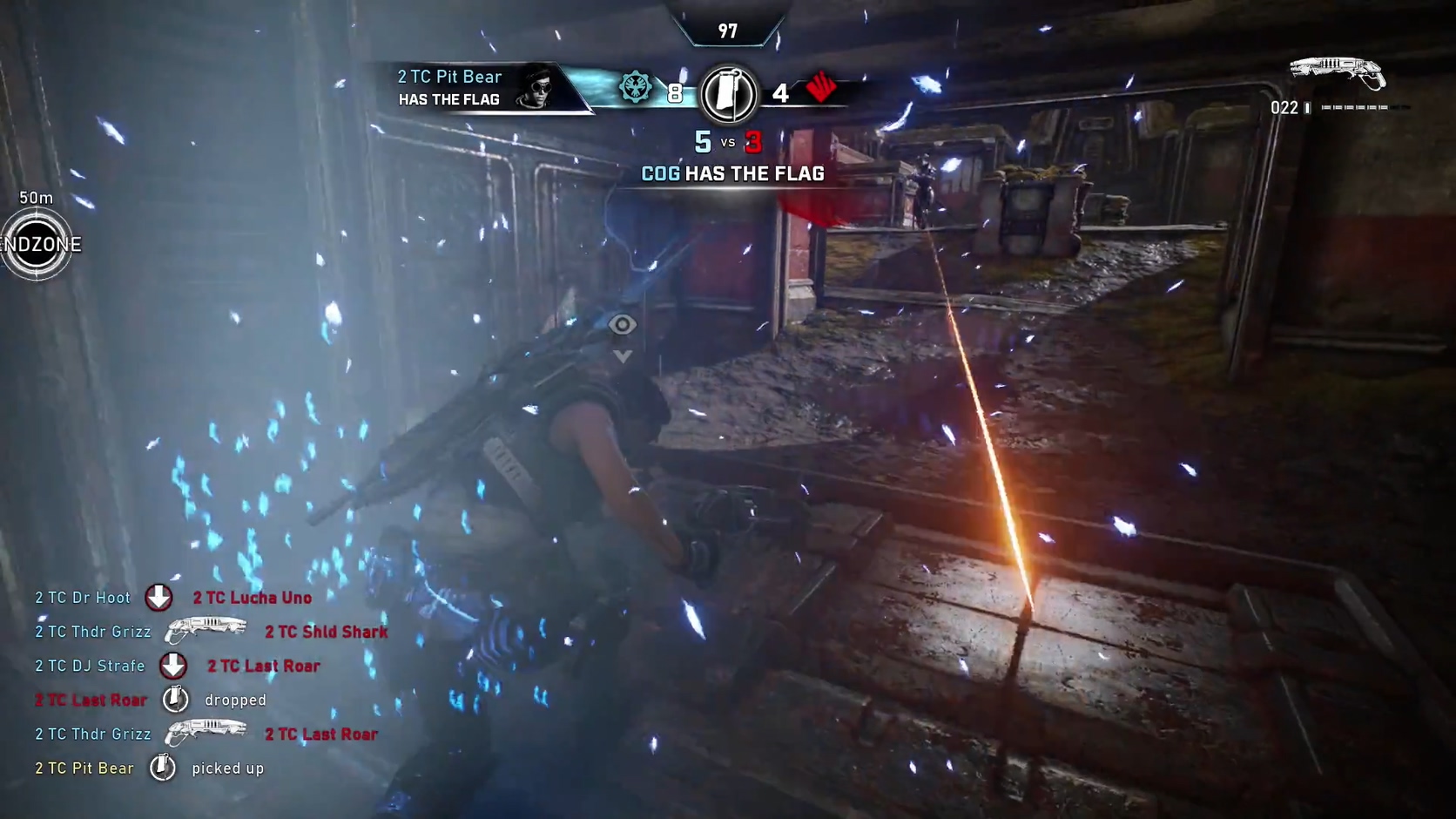Viewport: 1456px width, 819px height.
Task: Select the dropped flag icon near Last Roar
Action: coord(175,698)
